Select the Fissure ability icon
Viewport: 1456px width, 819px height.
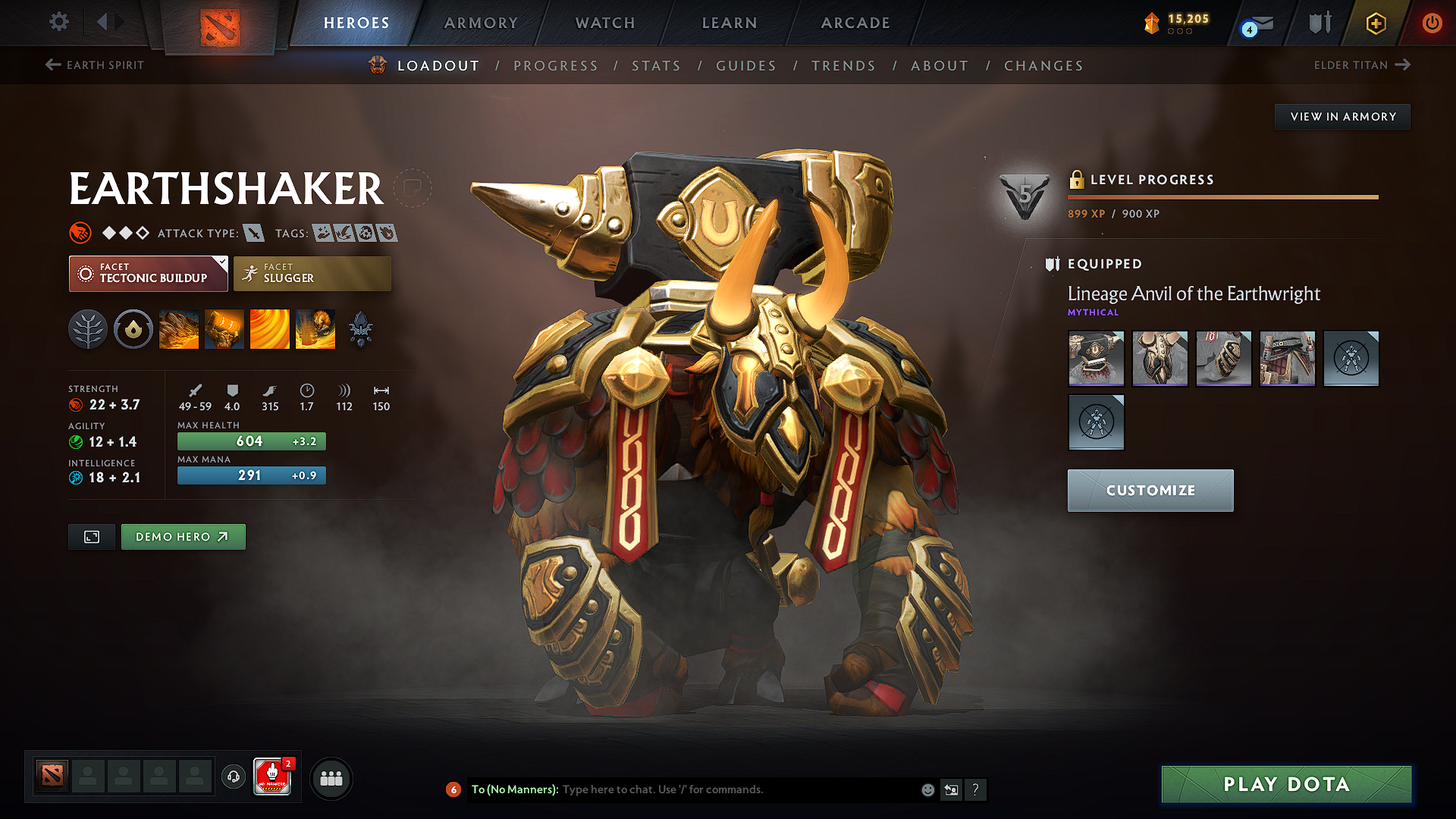tap(179, 328)
